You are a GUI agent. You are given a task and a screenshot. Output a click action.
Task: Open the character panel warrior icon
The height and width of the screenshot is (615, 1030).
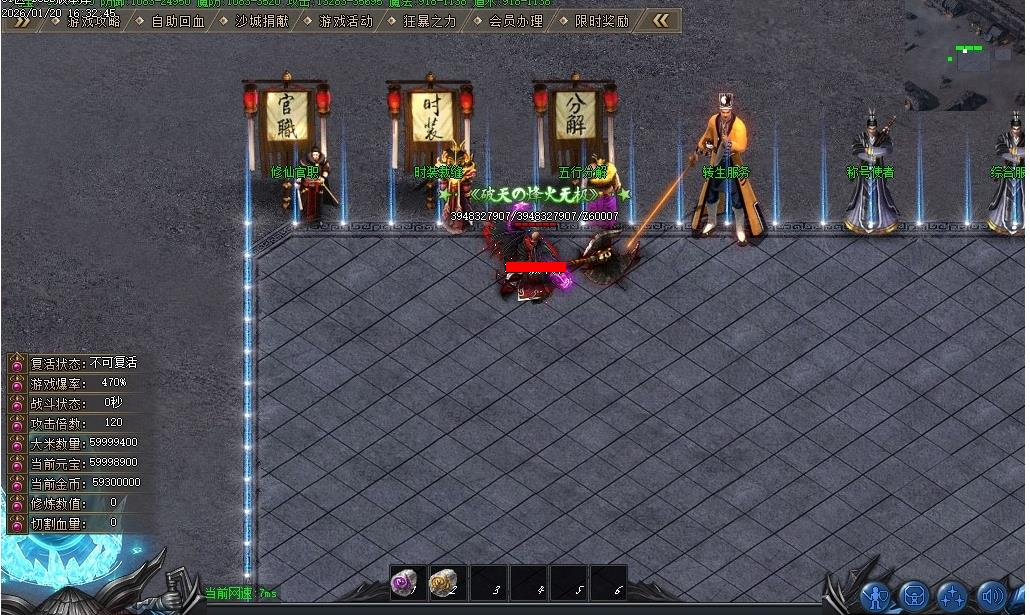point(876,597)
